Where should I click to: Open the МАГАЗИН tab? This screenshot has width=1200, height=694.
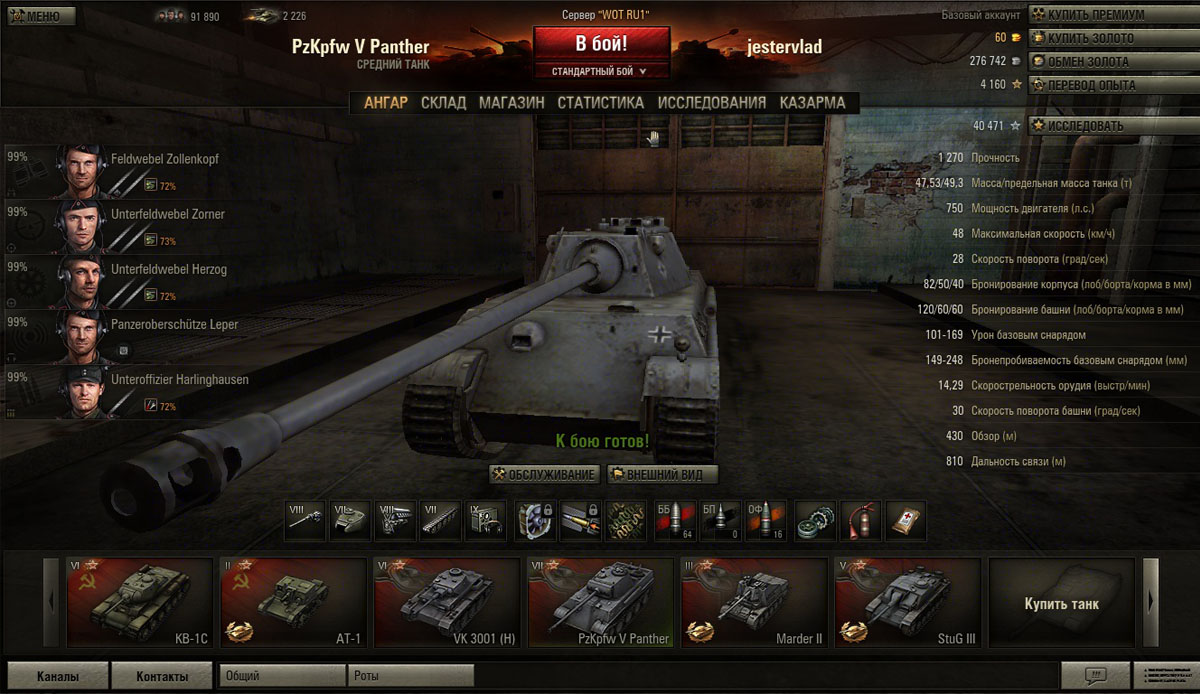tap(511, 102)
